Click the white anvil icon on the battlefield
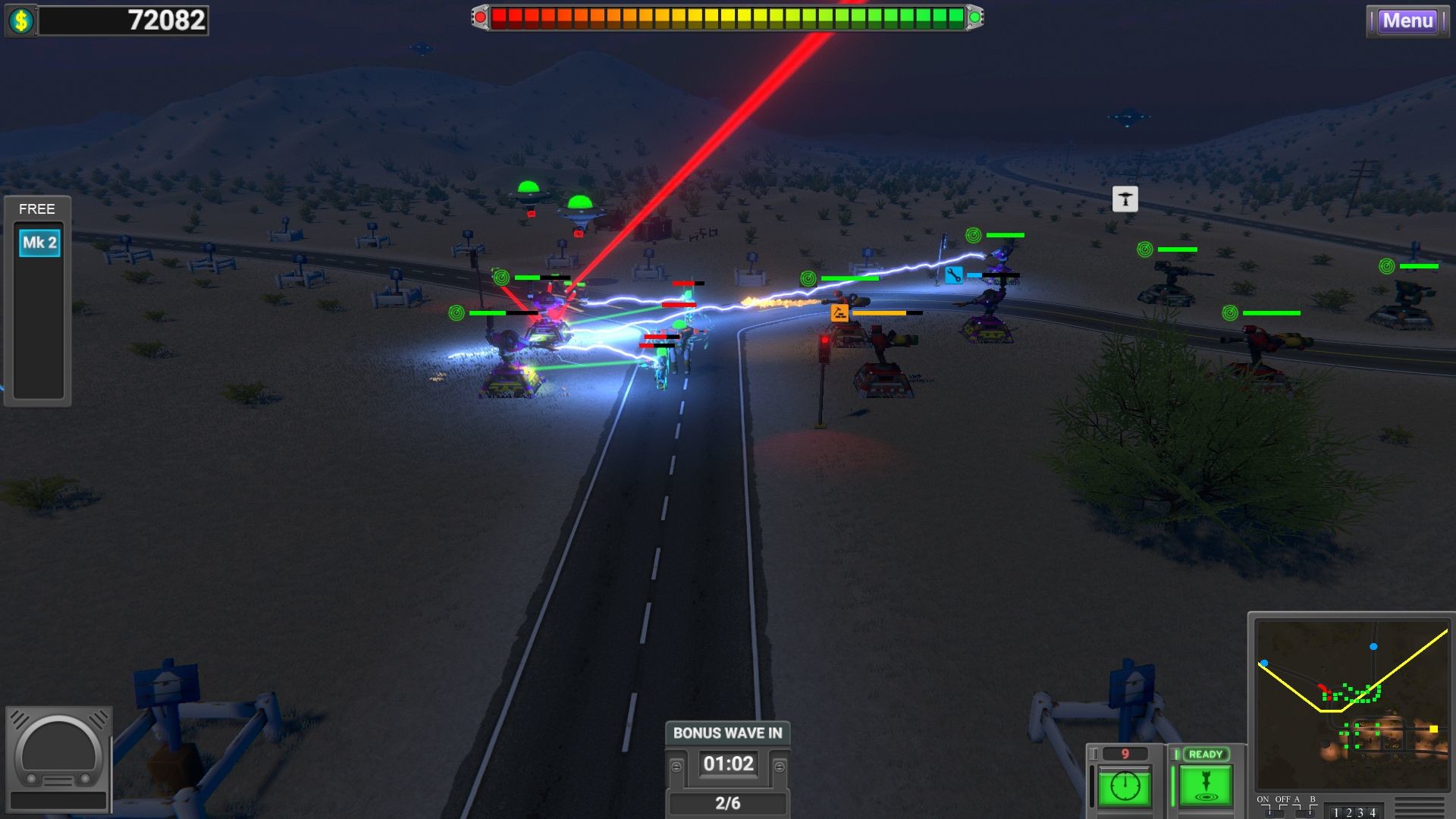The height and width of the screenshot is (819, 1456). coord(1125,199)
